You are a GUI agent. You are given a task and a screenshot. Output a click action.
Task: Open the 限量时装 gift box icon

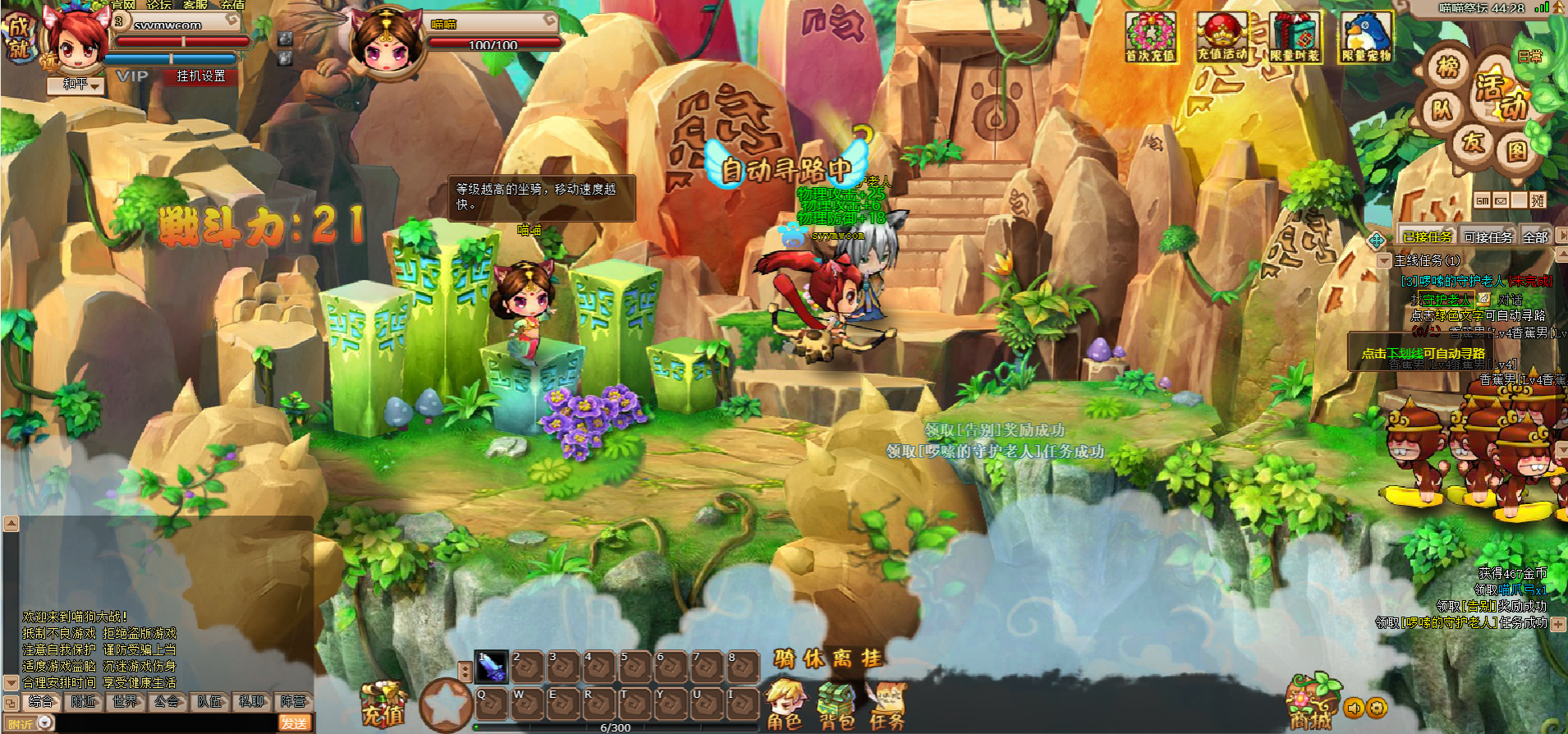tap(1295, 38)
